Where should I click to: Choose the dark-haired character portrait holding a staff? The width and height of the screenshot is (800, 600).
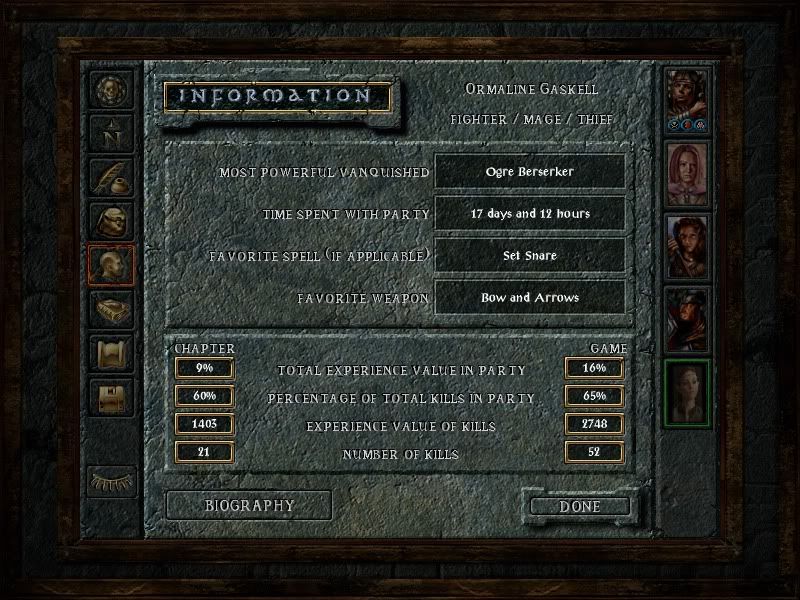687,246
